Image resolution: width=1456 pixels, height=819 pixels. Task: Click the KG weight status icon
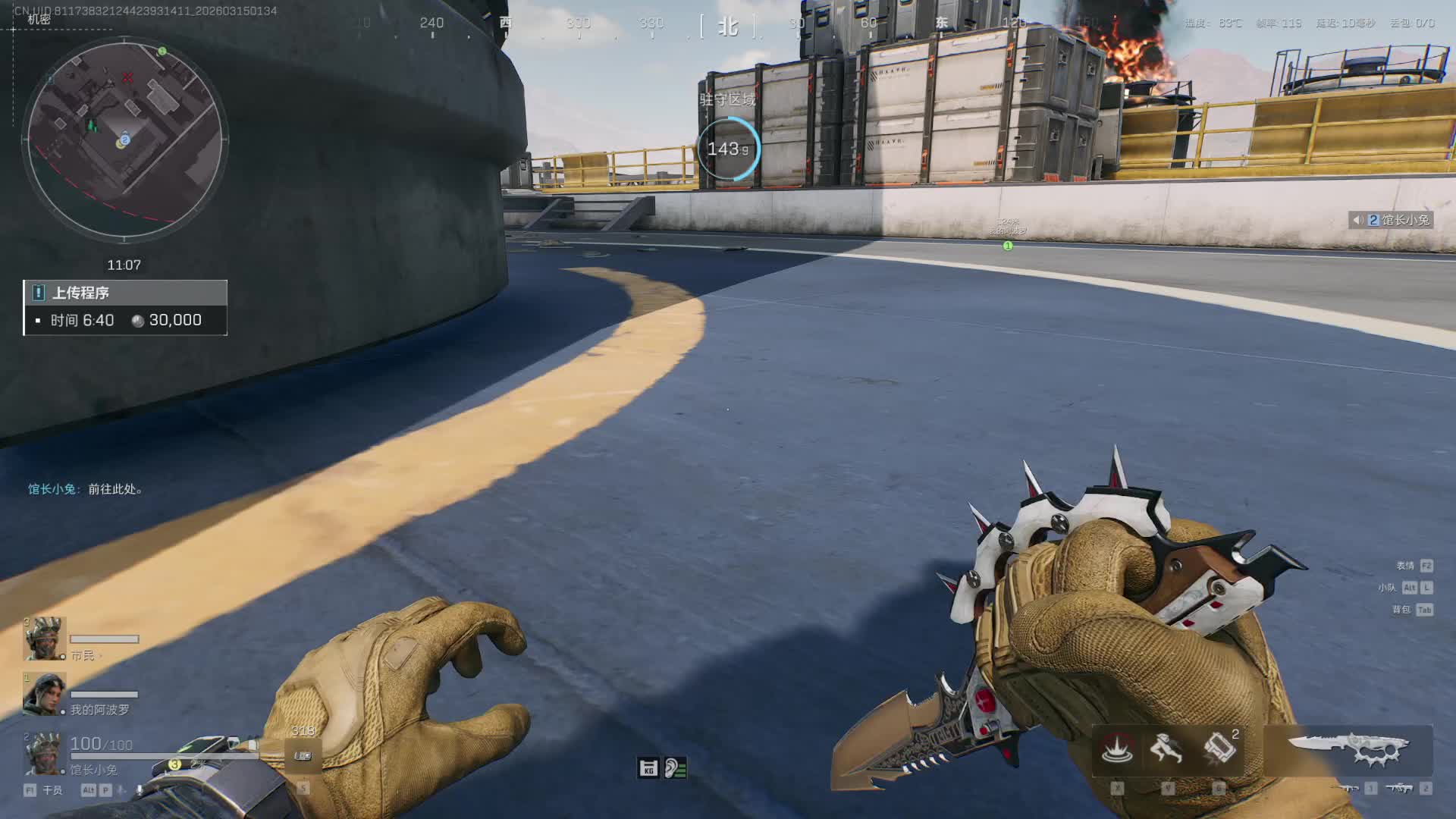click(648, 768)
